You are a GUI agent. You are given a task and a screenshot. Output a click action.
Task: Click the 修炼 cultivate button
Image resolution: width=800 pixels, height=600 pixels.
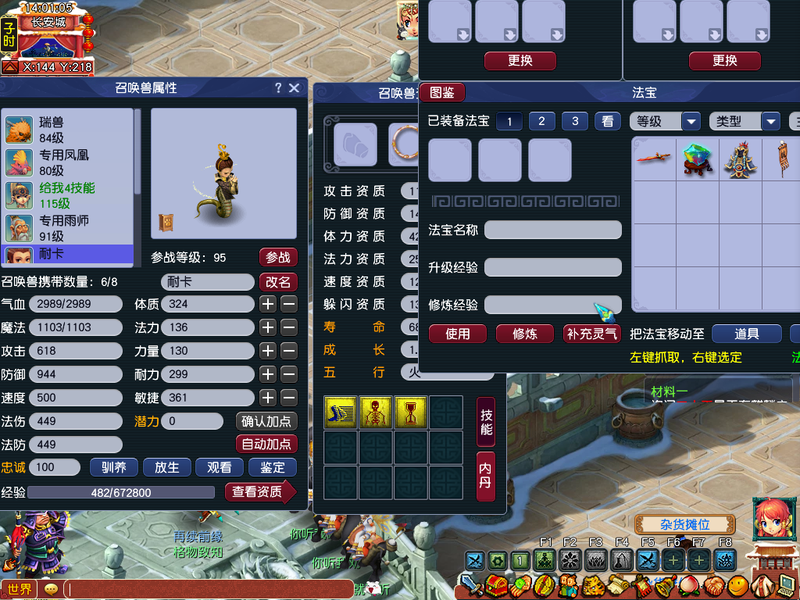click(525, 334)
